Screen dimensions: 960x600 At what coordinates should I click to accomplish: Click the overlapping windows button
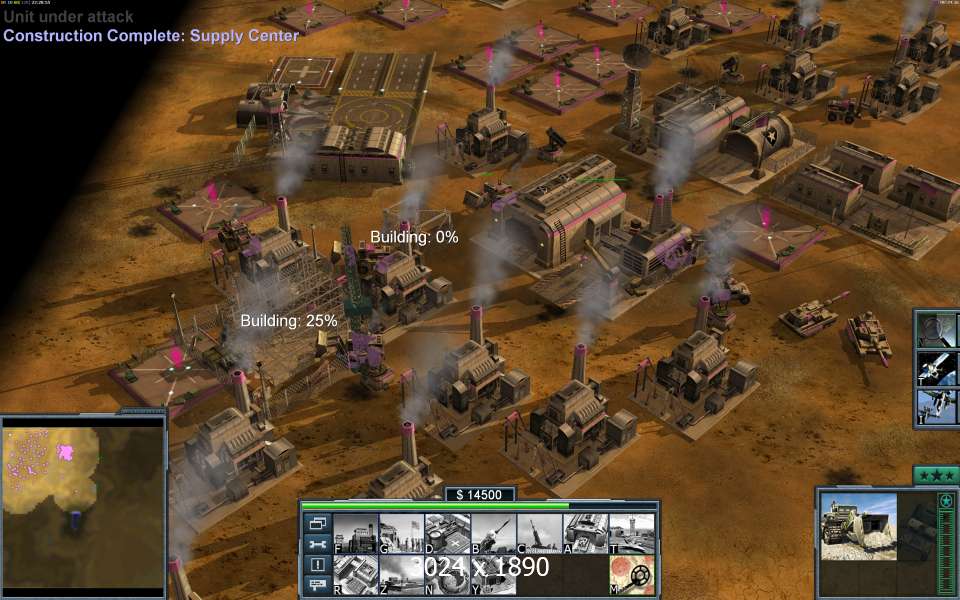coord(318,523)
